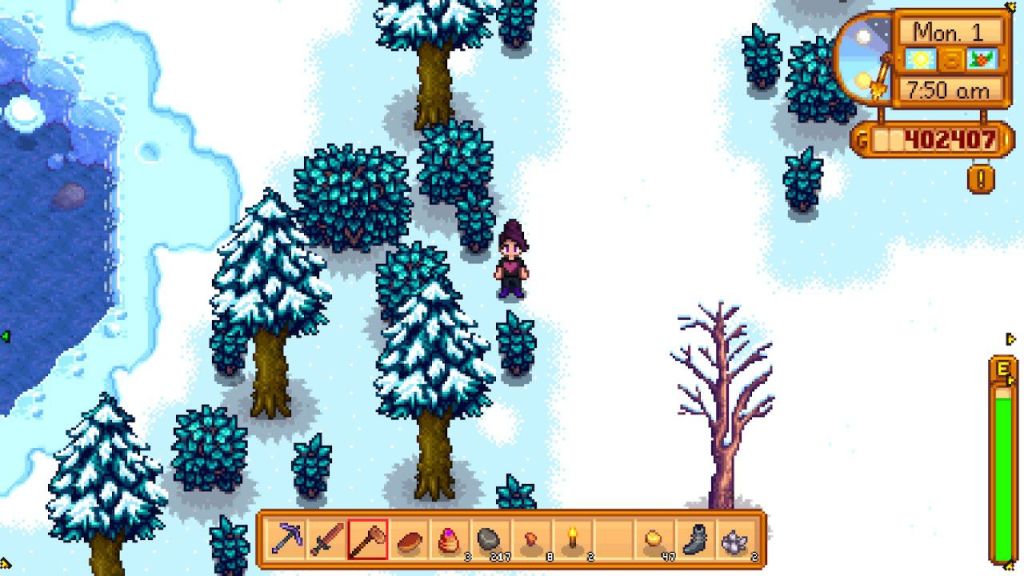
Task: Equip the sword from the toolbar
Action: coord(326,541)
